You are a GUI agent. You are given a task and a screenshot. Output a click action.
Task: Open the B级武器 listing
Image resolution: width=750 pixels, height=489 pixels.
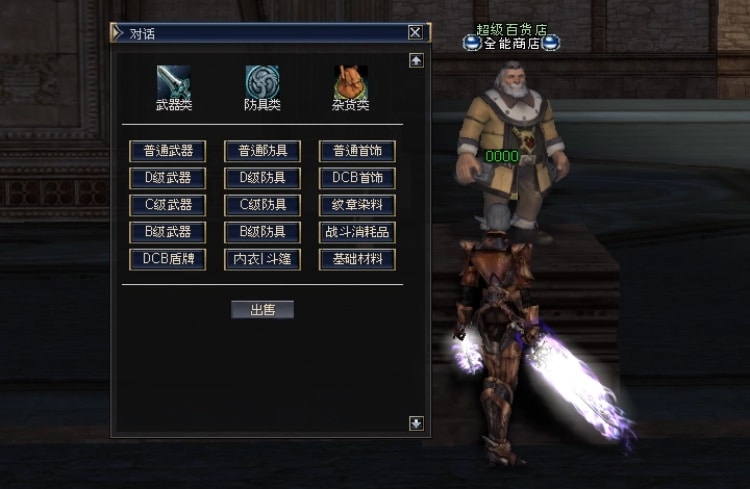pyautogui.click(x=167, y=232)
